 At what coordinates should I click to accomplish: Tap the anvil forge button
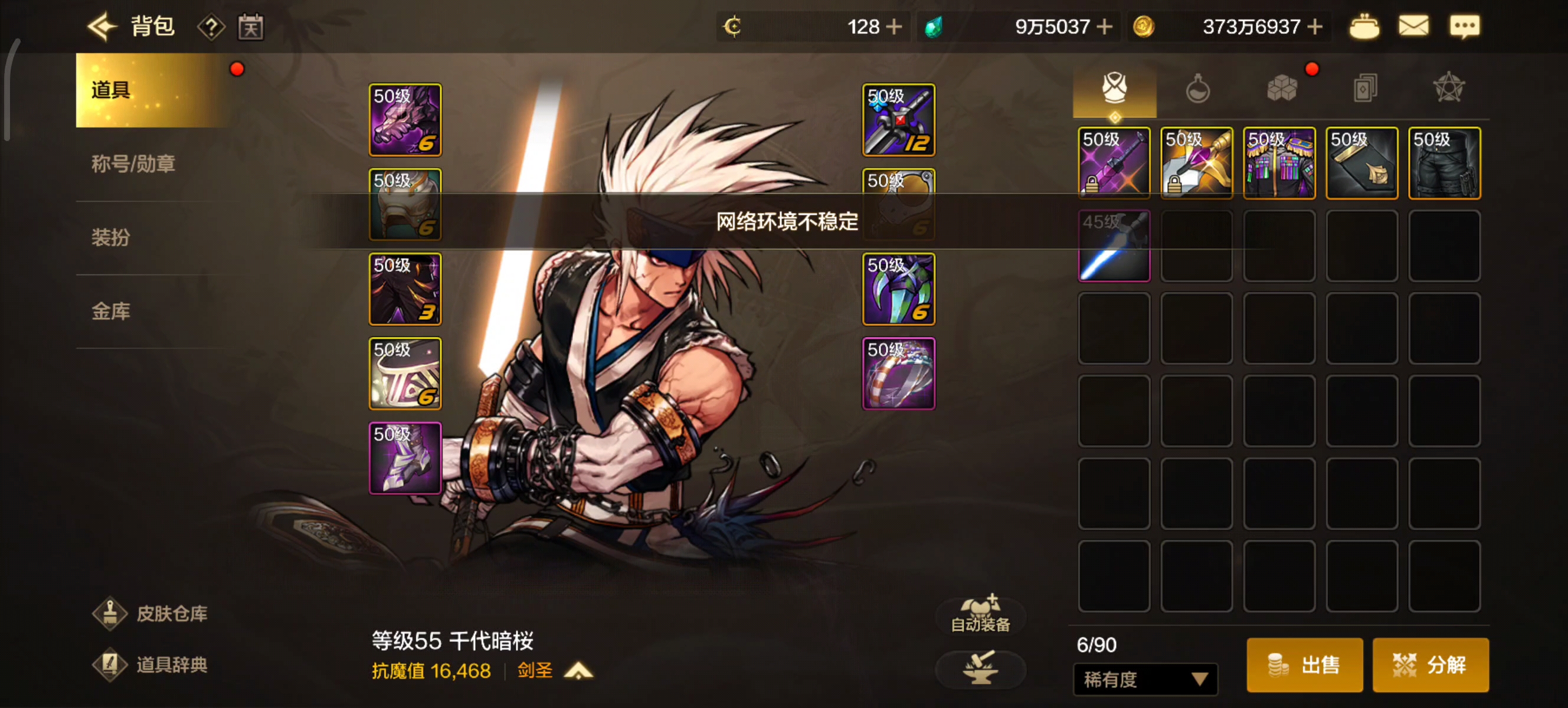pyautogui.click(x=980, y=668)
